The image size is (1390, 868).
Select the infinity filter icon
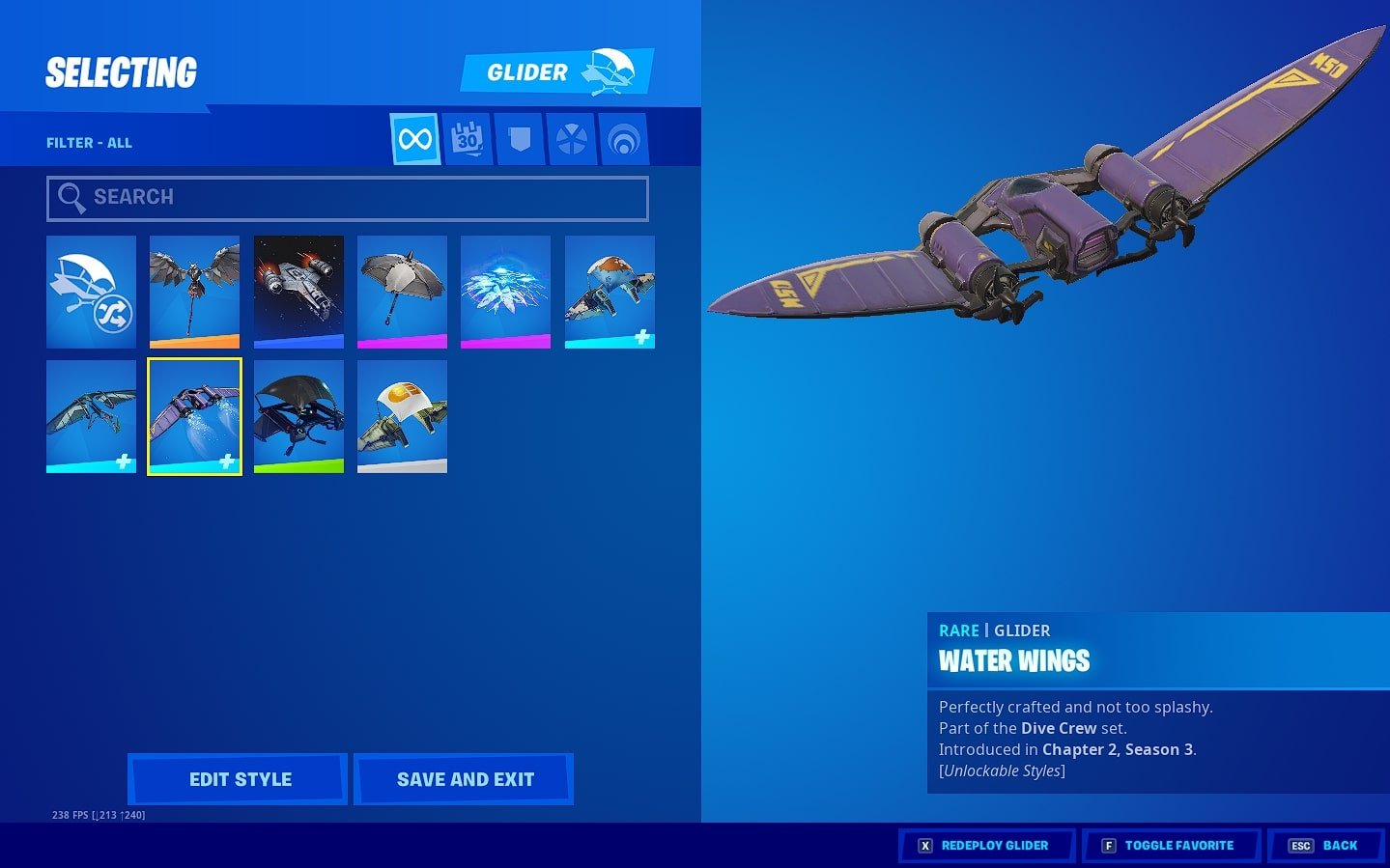point(414,138)
